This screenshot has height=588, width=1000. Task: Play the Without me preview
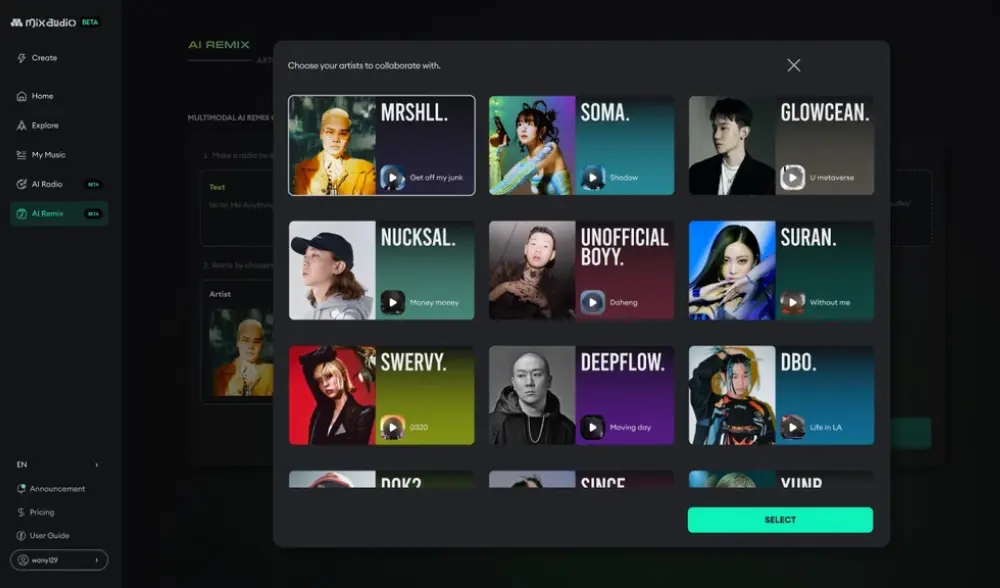click(793, 302)
